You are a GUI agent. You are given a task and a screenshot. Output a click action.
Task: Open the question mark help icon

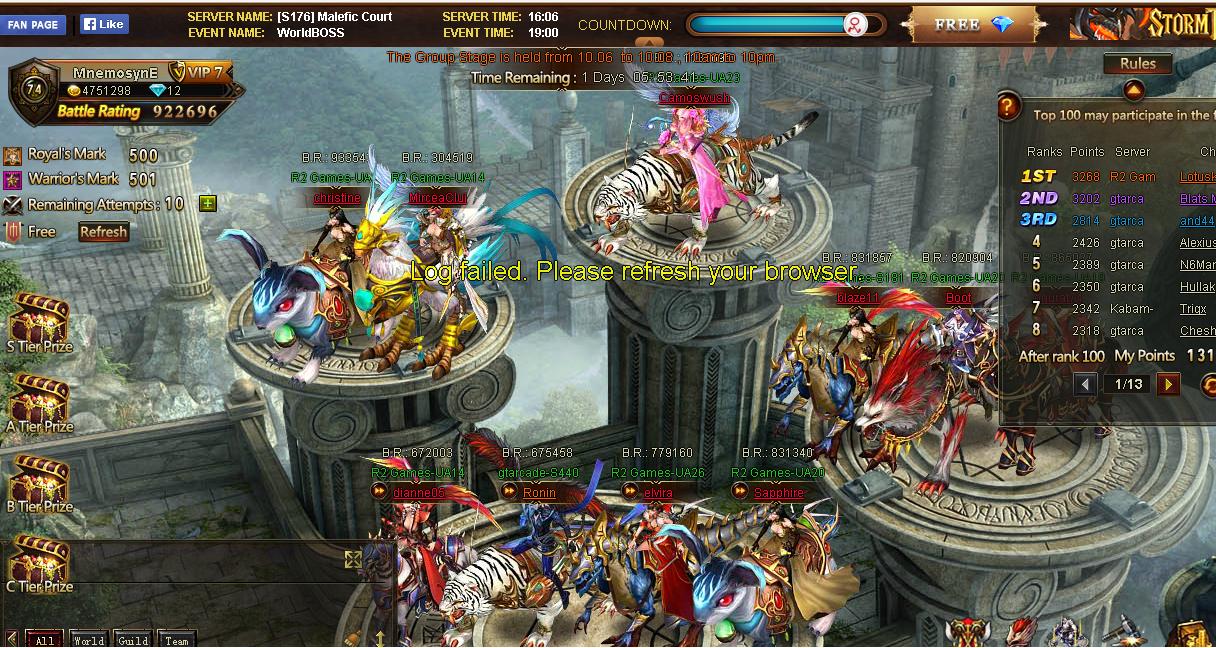pyautogui.click(x=1009, y=104)
